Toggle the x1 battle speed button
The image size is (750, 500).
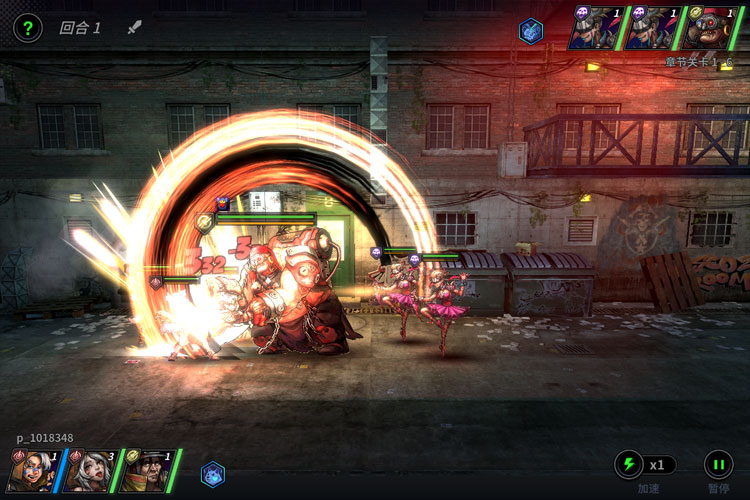pos(645,465)
